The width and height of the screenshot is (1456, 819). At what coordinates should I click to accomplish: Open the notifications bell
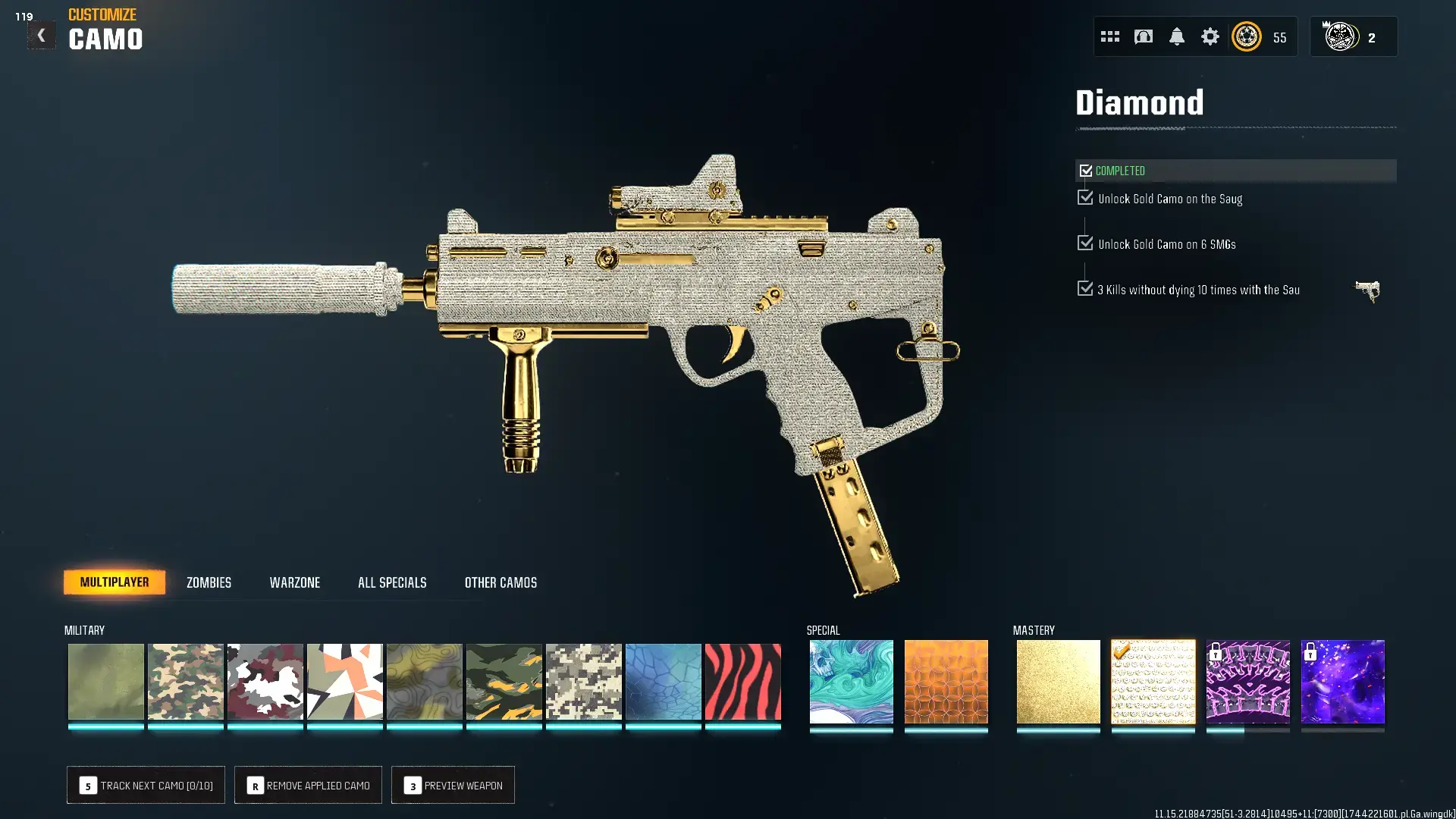pyautogui.click(x=1176, y=36)
